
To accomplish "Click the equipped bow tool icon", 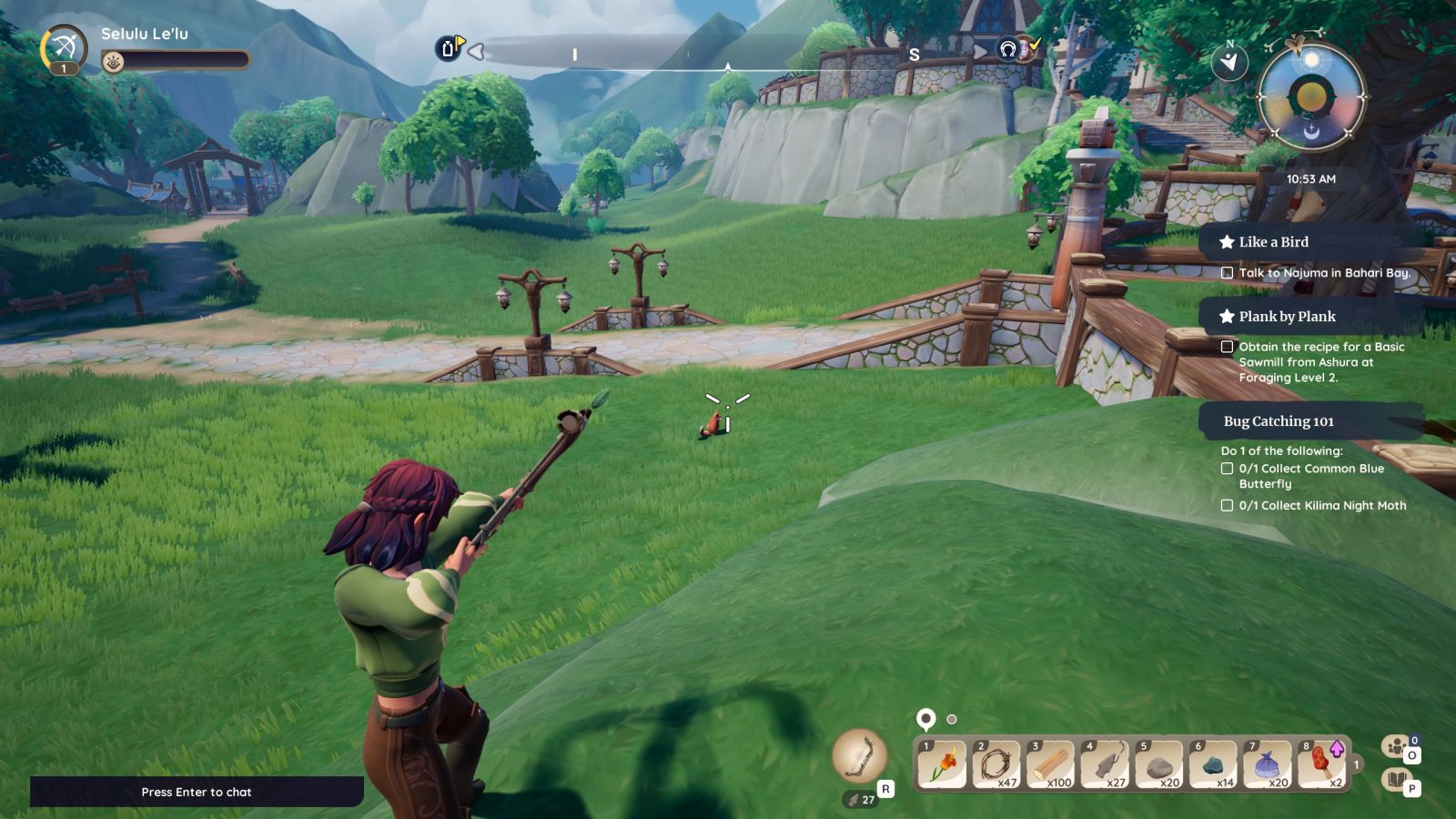I will pyautogui.click(x=859, y=756).
